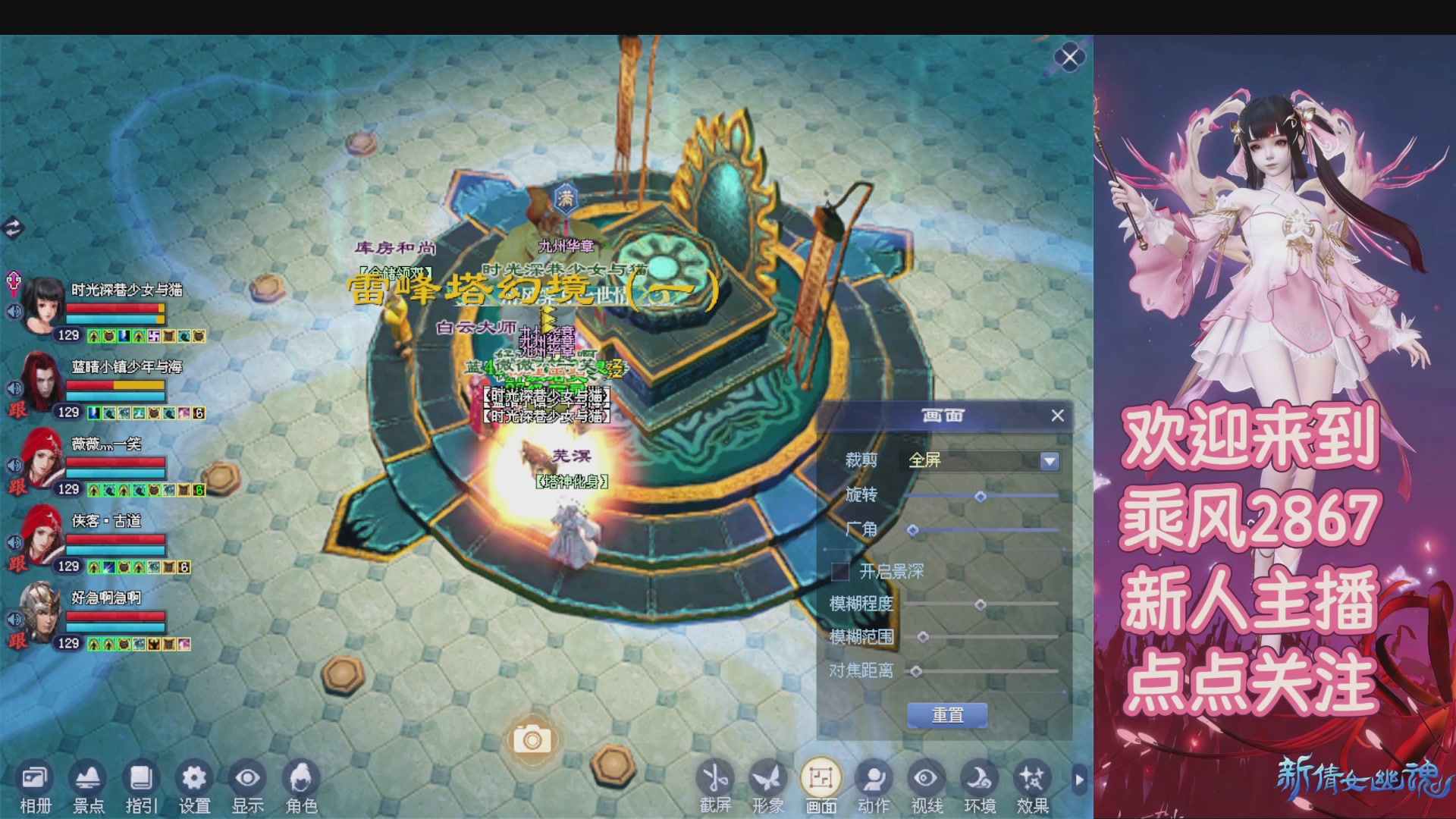Open the 指引 guide
The image size is (1456, 819).
[x=141, y=787]
